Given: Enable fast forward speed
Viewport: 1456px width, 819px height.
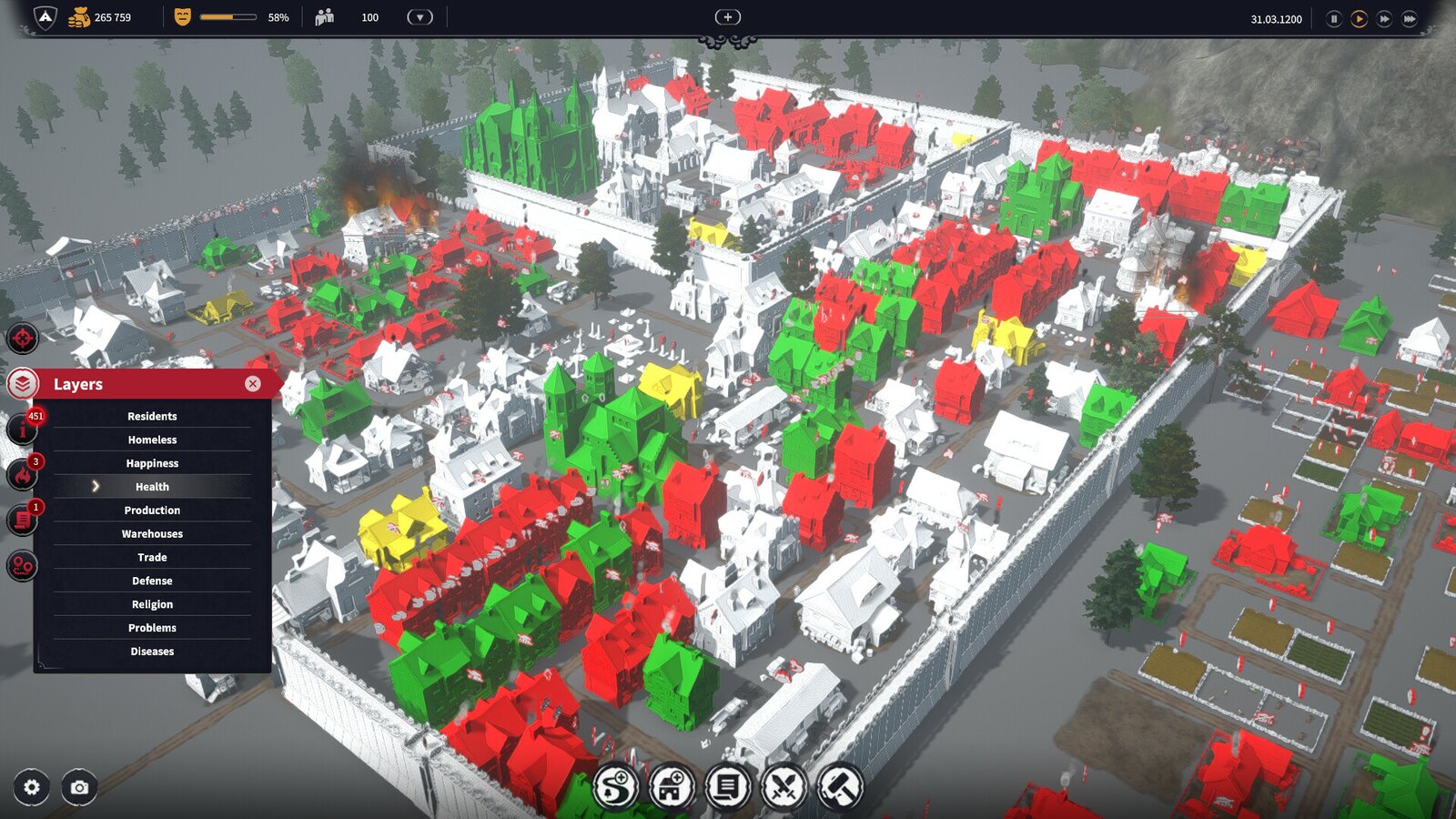Looking at the screenshot, I should pyautogui.click(x=1383, y=17).
